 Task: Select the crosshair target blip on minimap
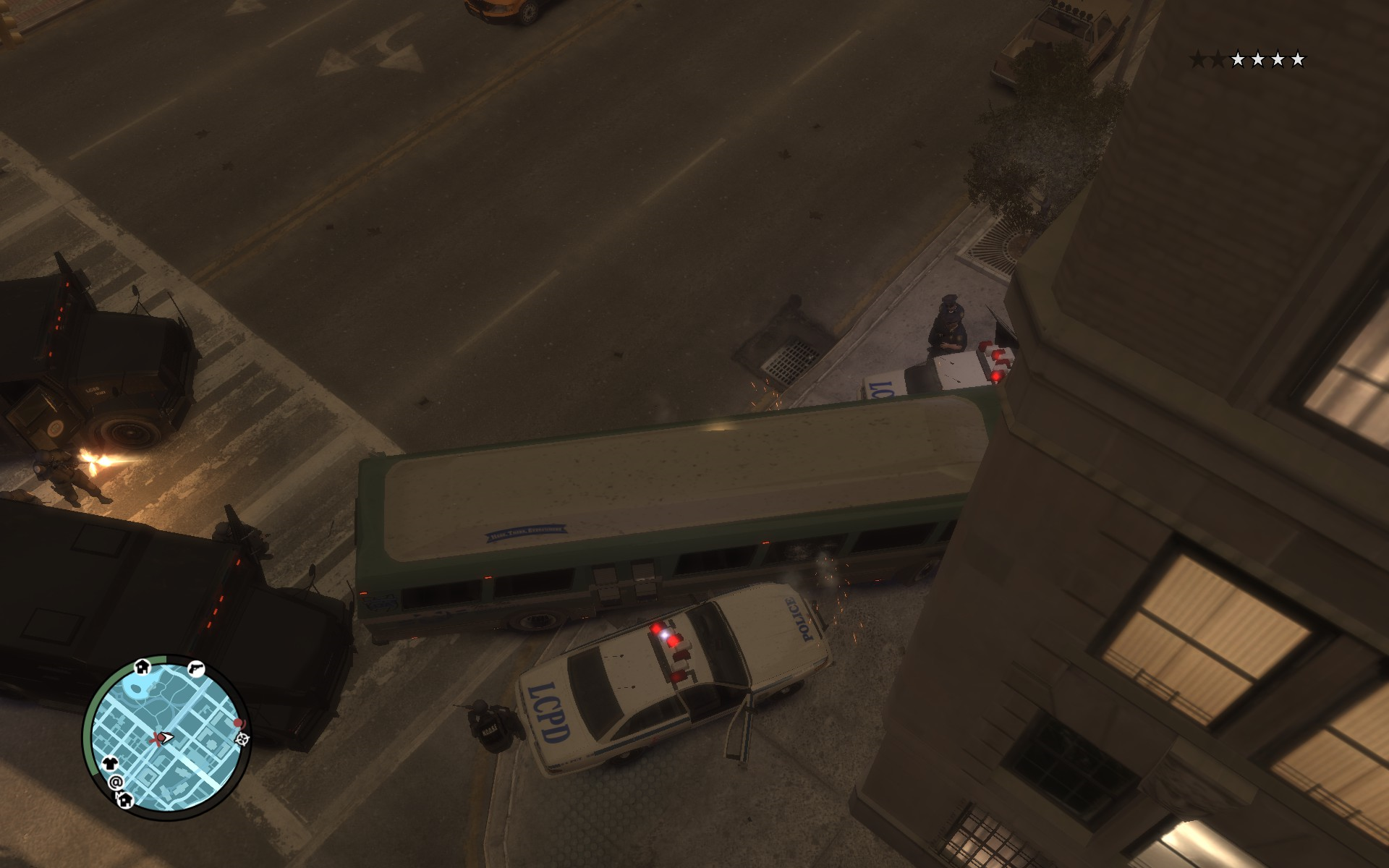coord(243,737)
